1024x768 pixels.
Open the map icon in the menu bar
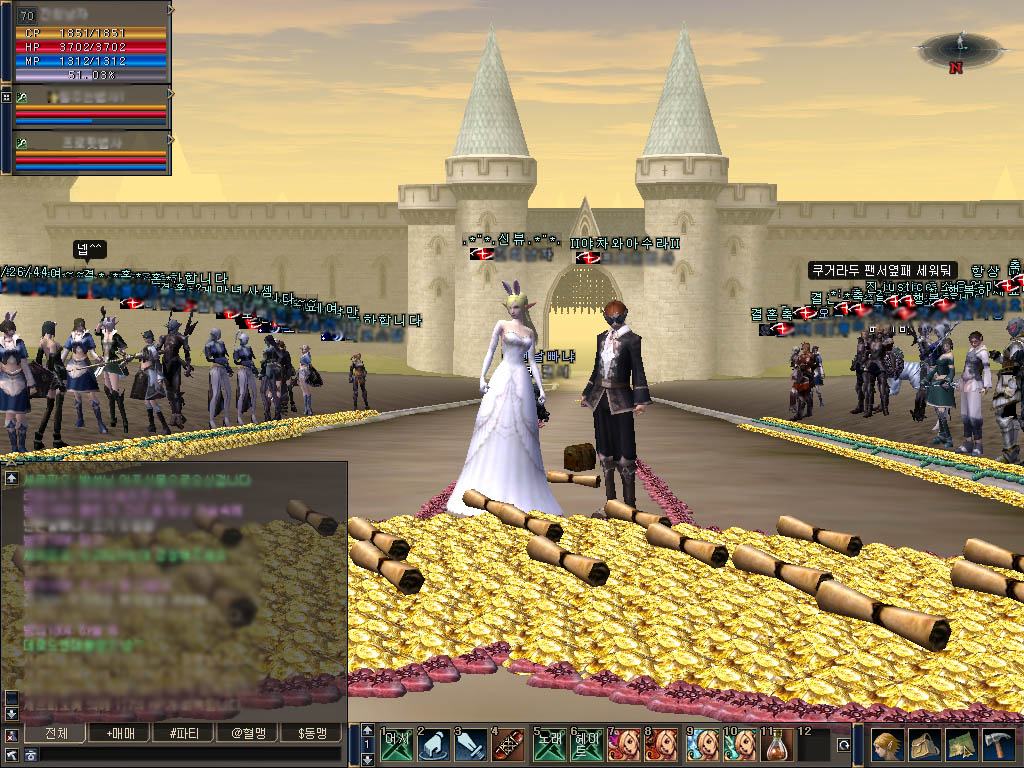[961, 745]
